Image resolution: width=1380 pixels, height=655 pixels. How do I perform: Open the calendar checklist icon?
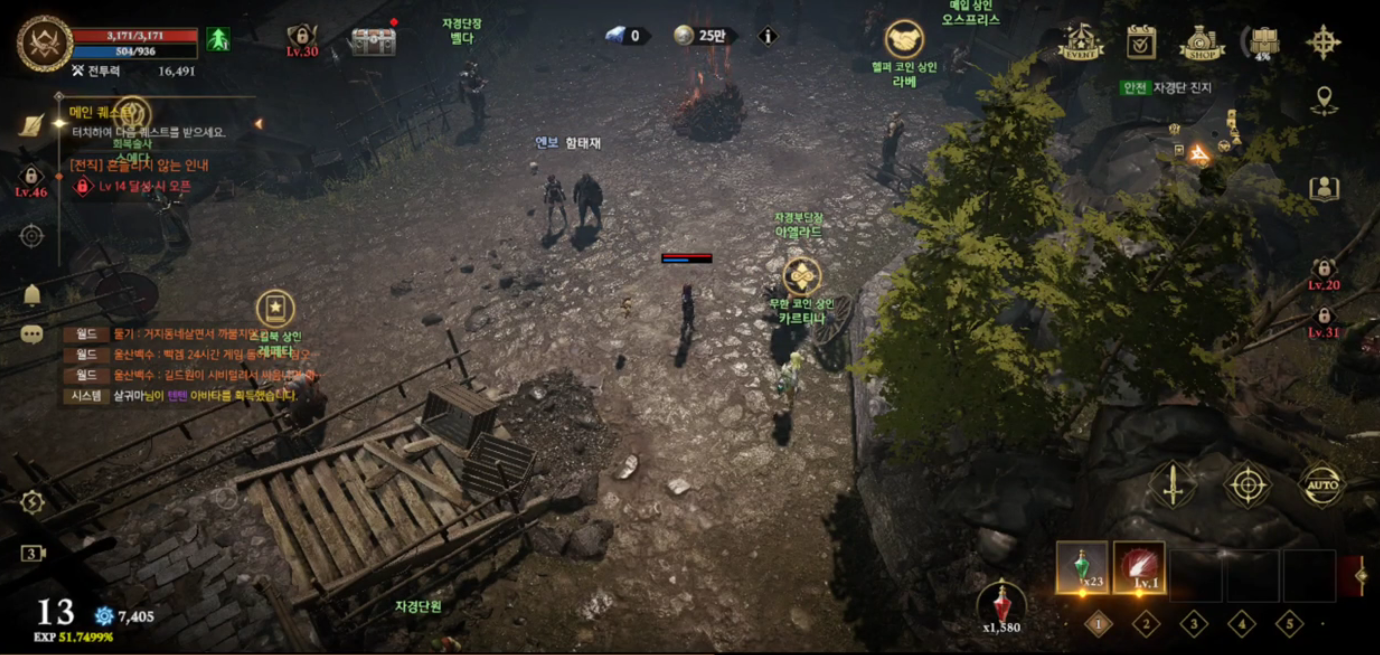click(x=1141, y=42)
